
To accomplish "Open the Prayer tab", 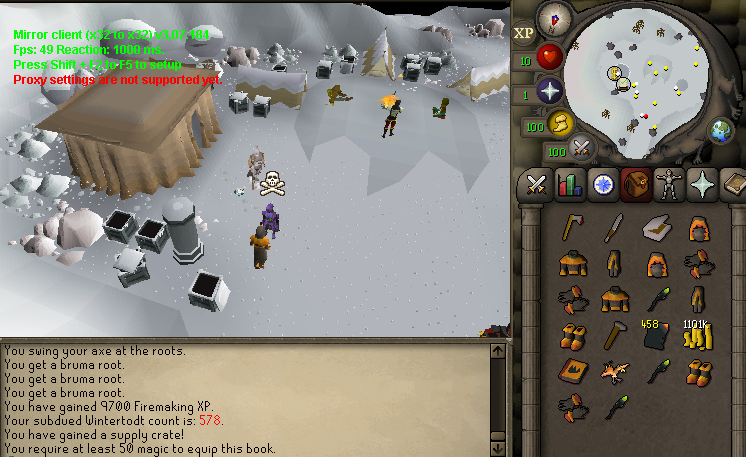I will [x=703, y=185].
